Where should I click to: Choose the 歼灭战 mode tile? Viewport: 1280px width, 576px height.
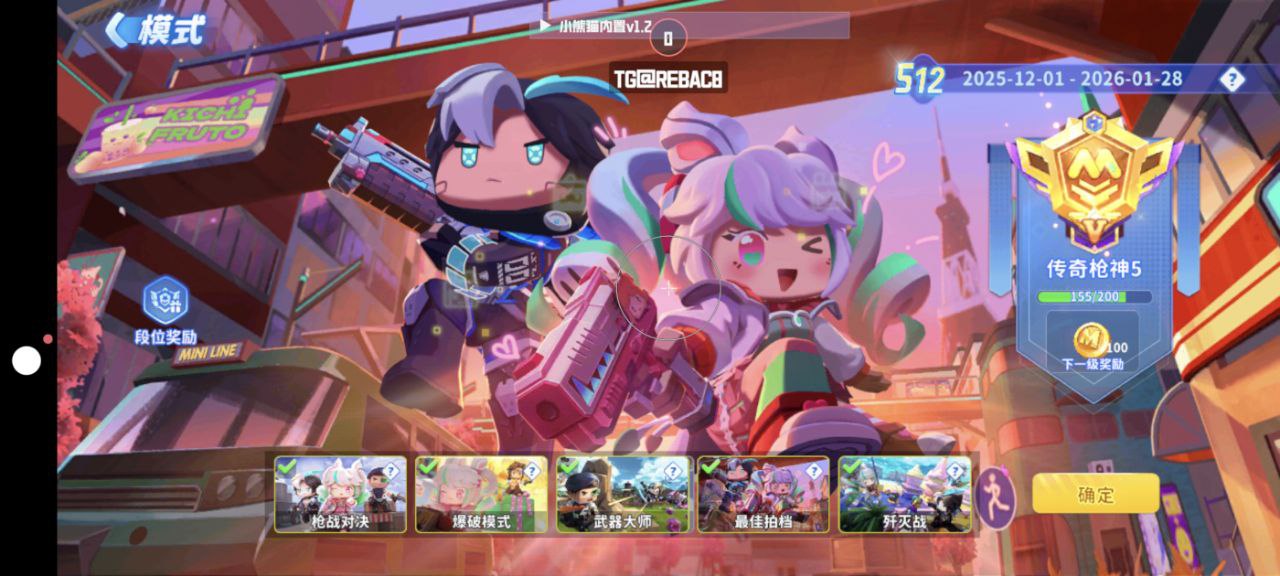(x=905, y=495)
